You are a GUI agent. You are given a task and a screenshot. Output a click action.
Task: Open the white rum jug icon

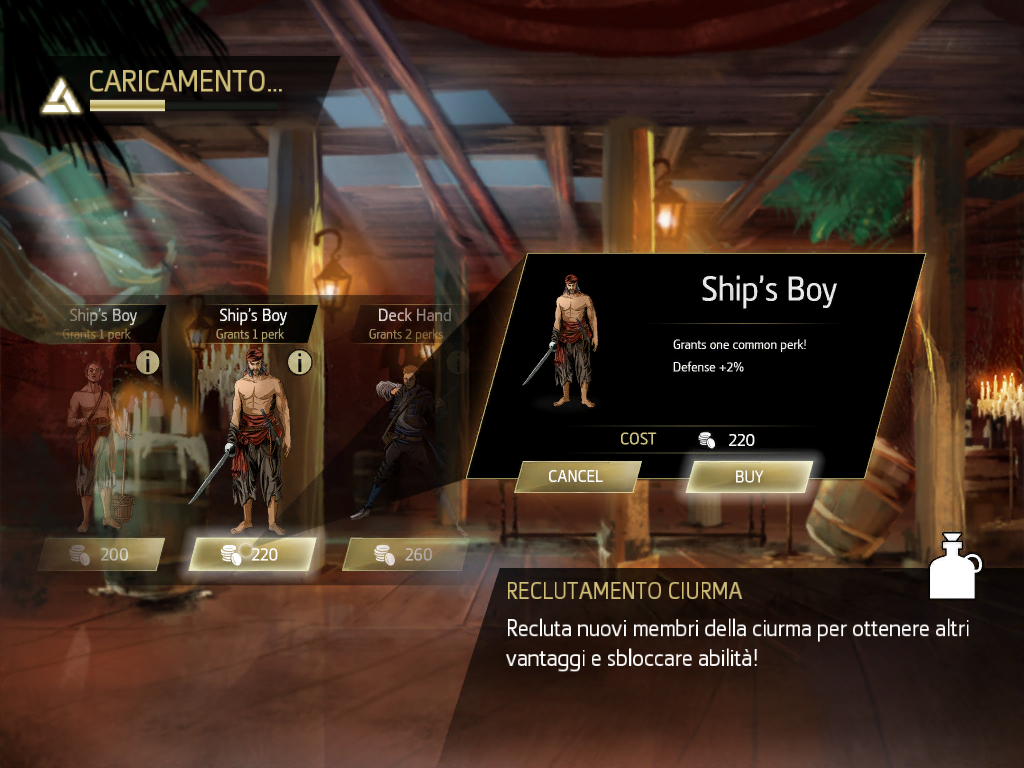pyautogui.click(x=954, y=567)
